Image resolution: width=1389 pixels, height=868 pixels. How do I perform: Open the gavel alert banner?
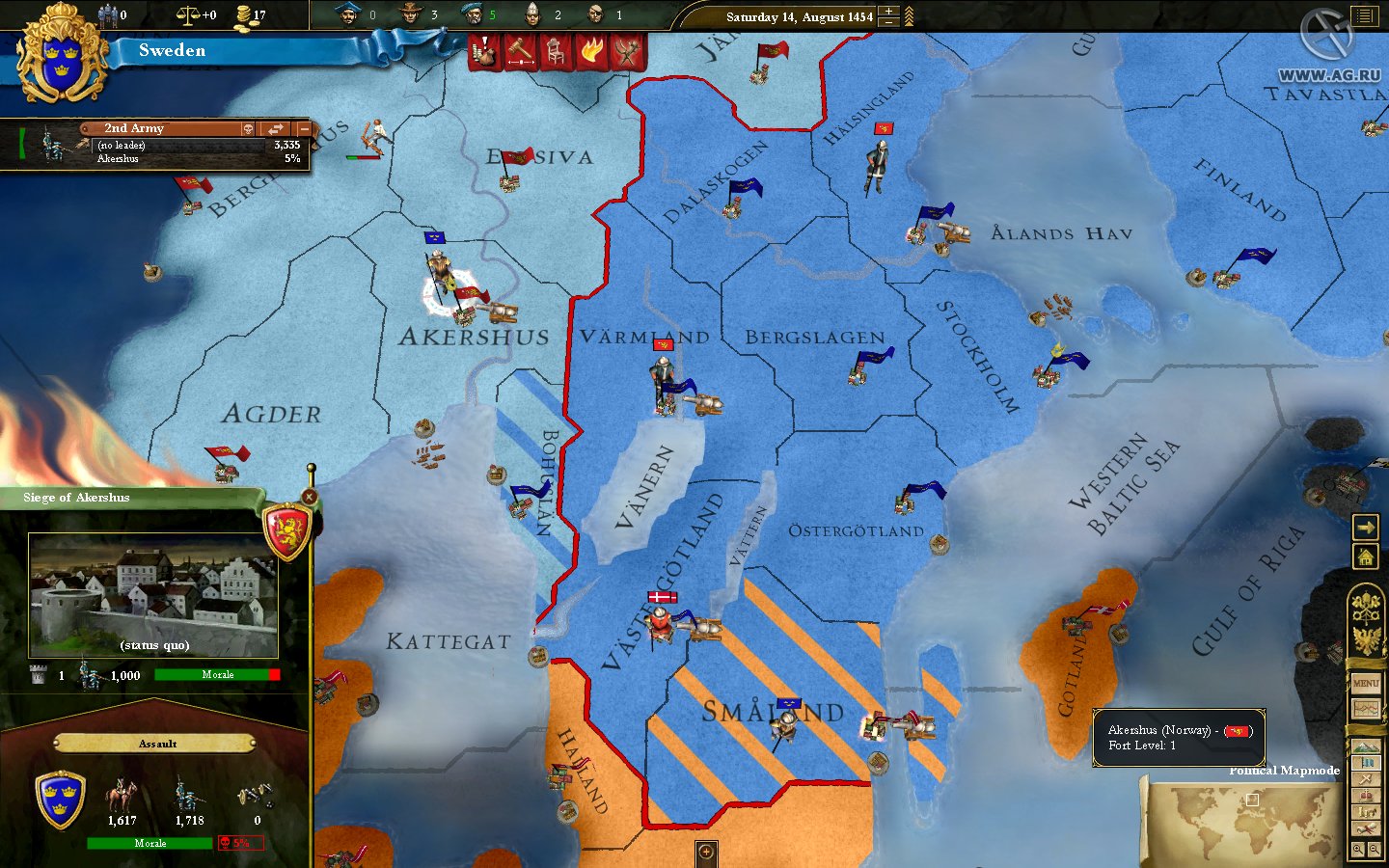[521, 52]
